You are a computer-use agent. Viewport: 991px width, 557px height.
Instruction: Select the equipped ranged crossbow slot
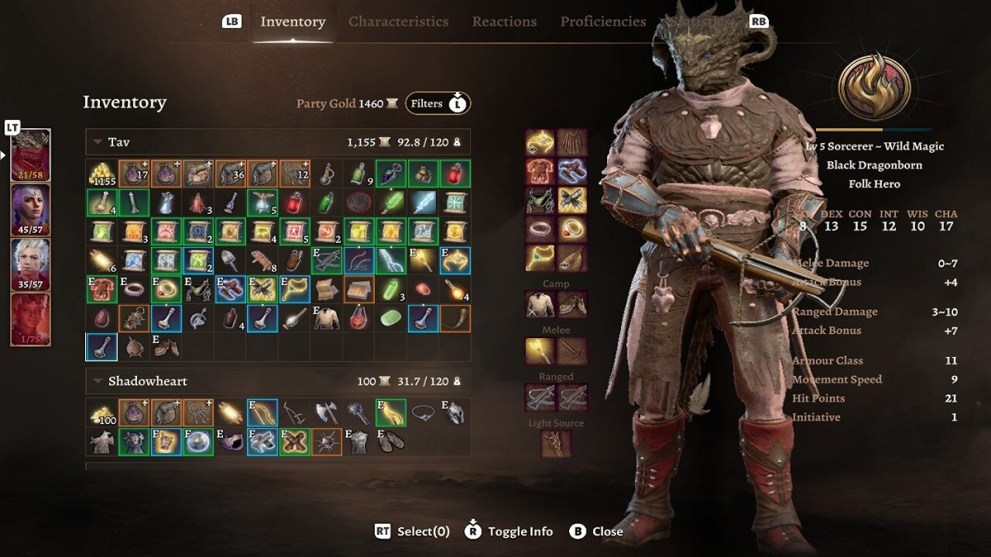(x=540, y=397)
